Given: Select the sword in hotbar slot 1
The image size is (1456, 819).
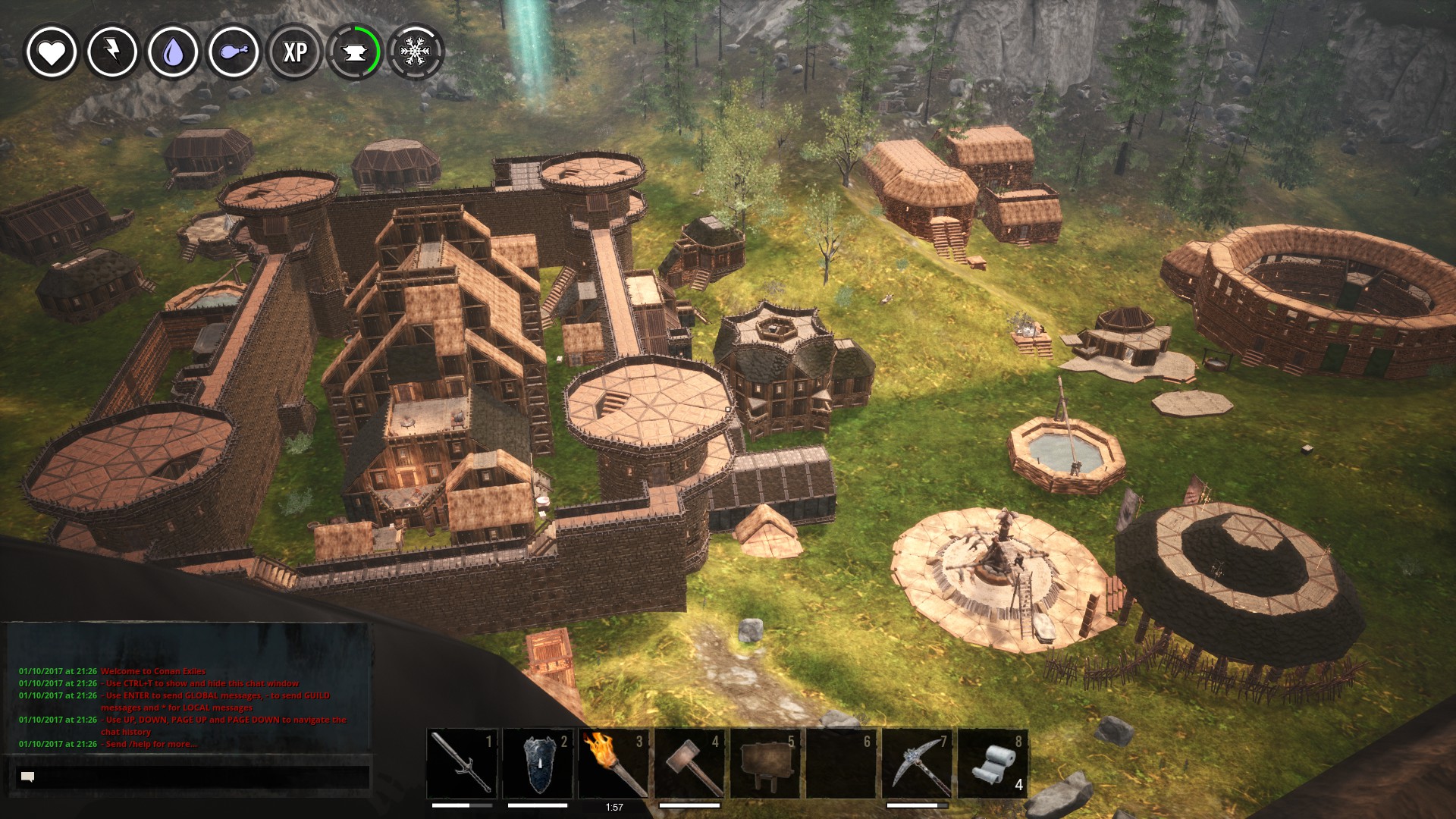Looking at the screenshot, I should (462, 763).
